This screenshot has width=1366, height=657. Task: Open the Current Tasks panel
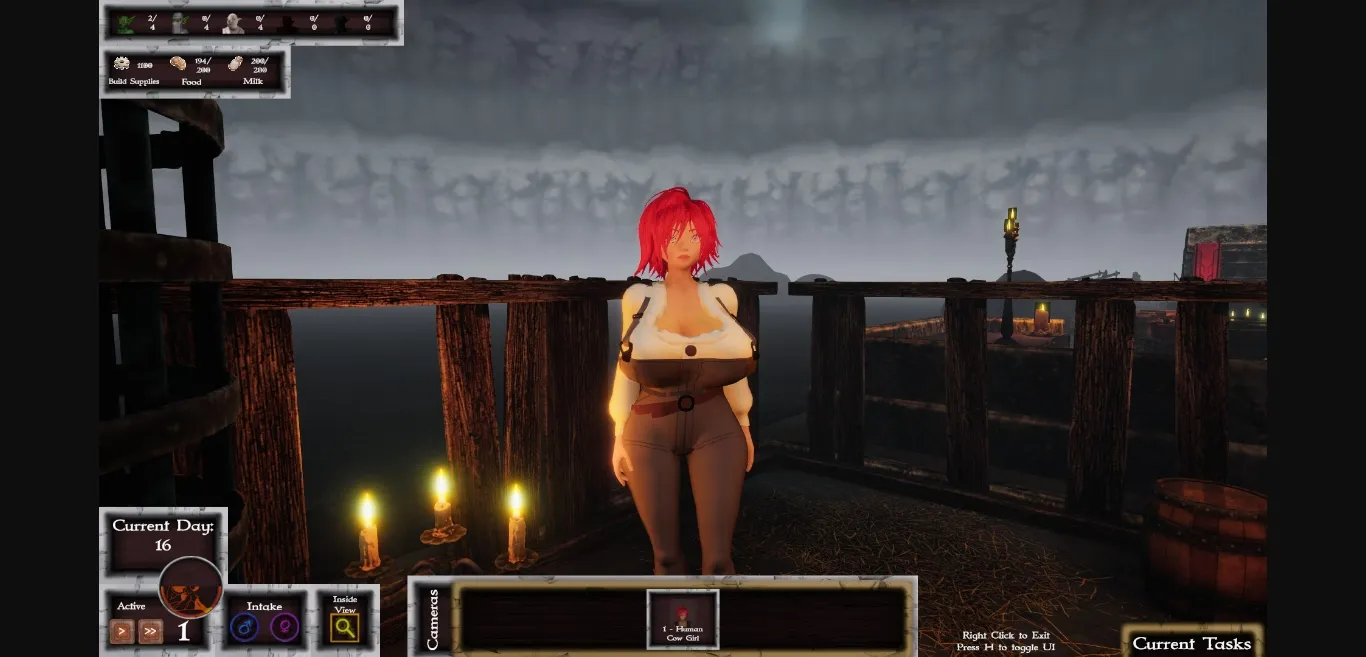pyautogui.click(x=1191, y=643)
